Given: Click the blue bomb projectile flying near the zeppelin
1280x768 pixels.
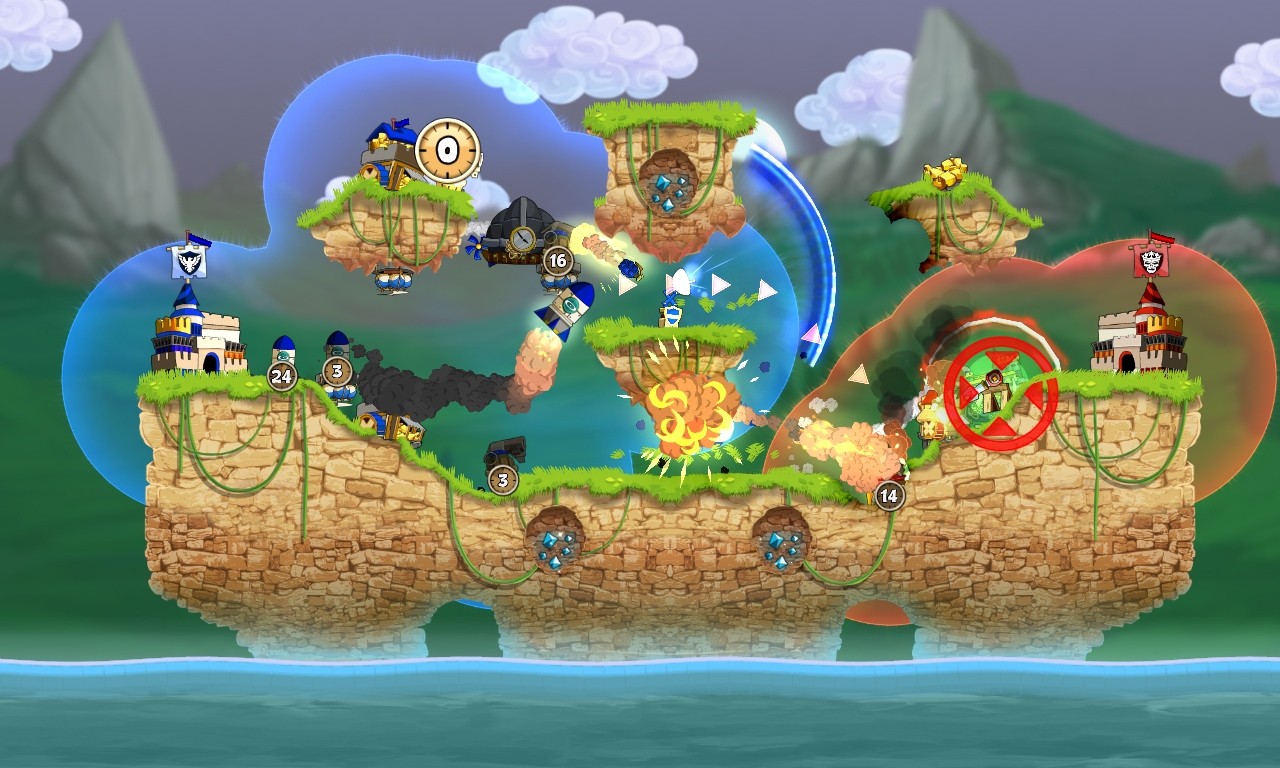Looking at the screenshot, I should (x=632, y=268).
